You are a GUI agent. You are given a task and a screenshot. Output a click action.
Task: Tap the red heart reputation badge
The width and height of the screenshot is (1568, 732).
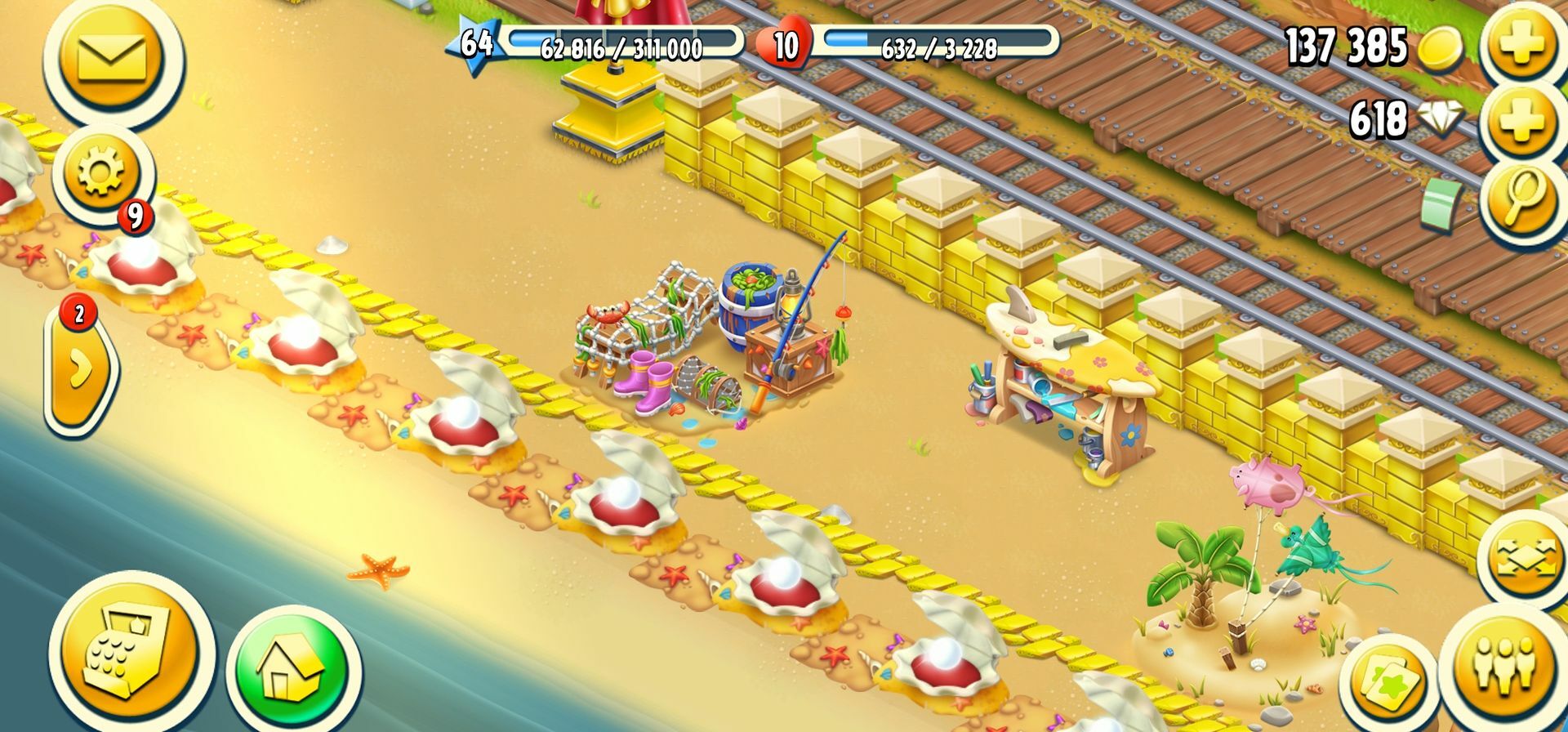[785, 44]
